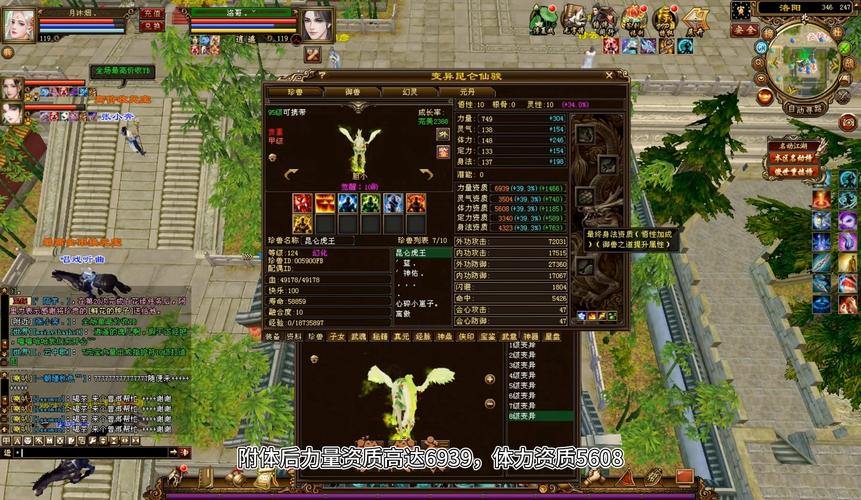Click the 外 button beside pet portrait
Image resolution: width=861 pixels, height=500 pixels.
[443, 135]
